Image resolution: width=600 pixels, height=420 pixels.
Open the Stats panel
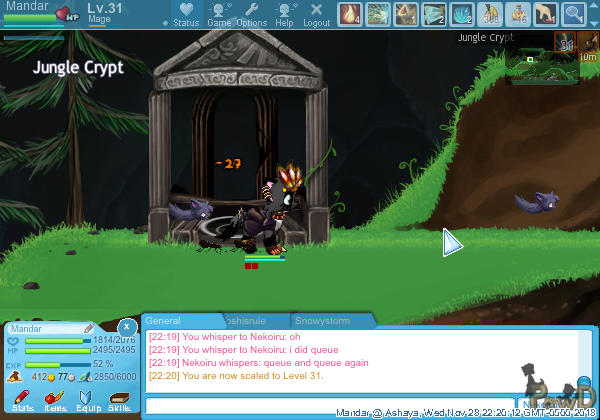pos(23,402)
